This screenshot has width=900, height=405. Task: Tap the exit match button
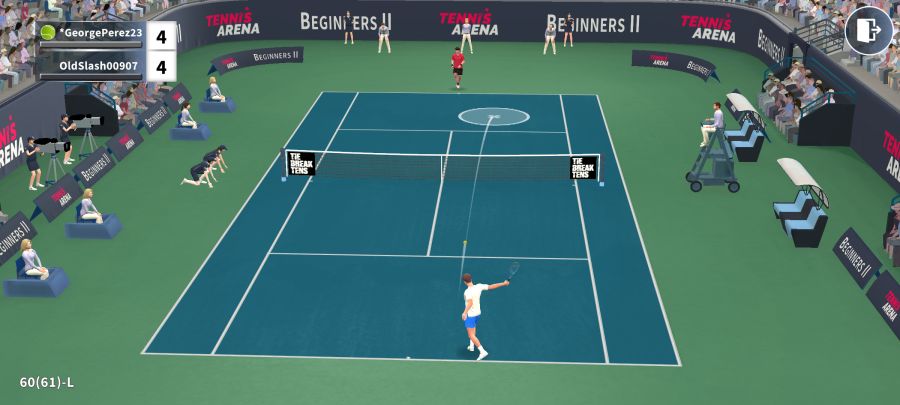click(868, 30)
